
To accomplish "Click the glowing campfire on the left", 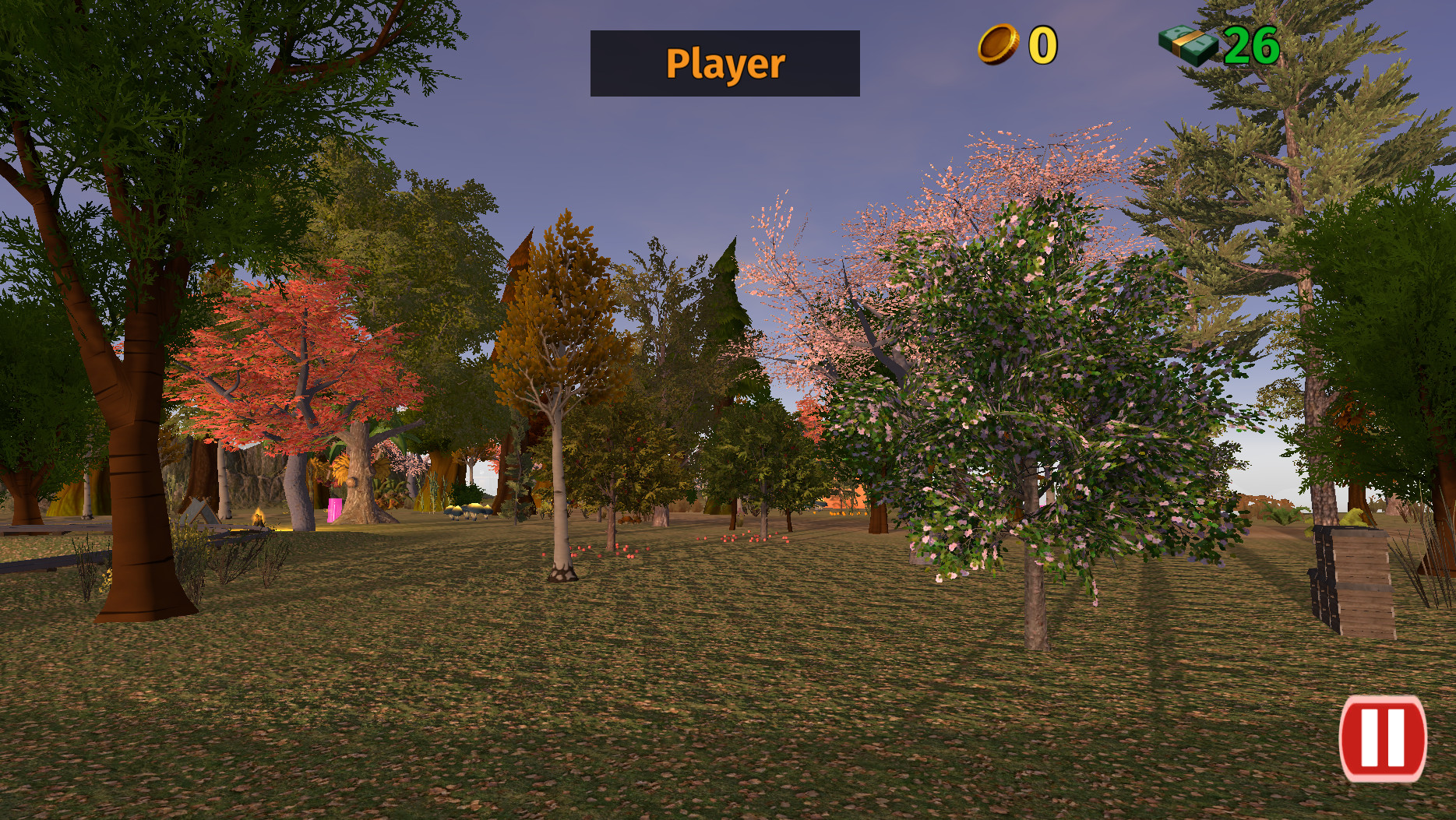I will pyautogui.click(x=257, y=517).
